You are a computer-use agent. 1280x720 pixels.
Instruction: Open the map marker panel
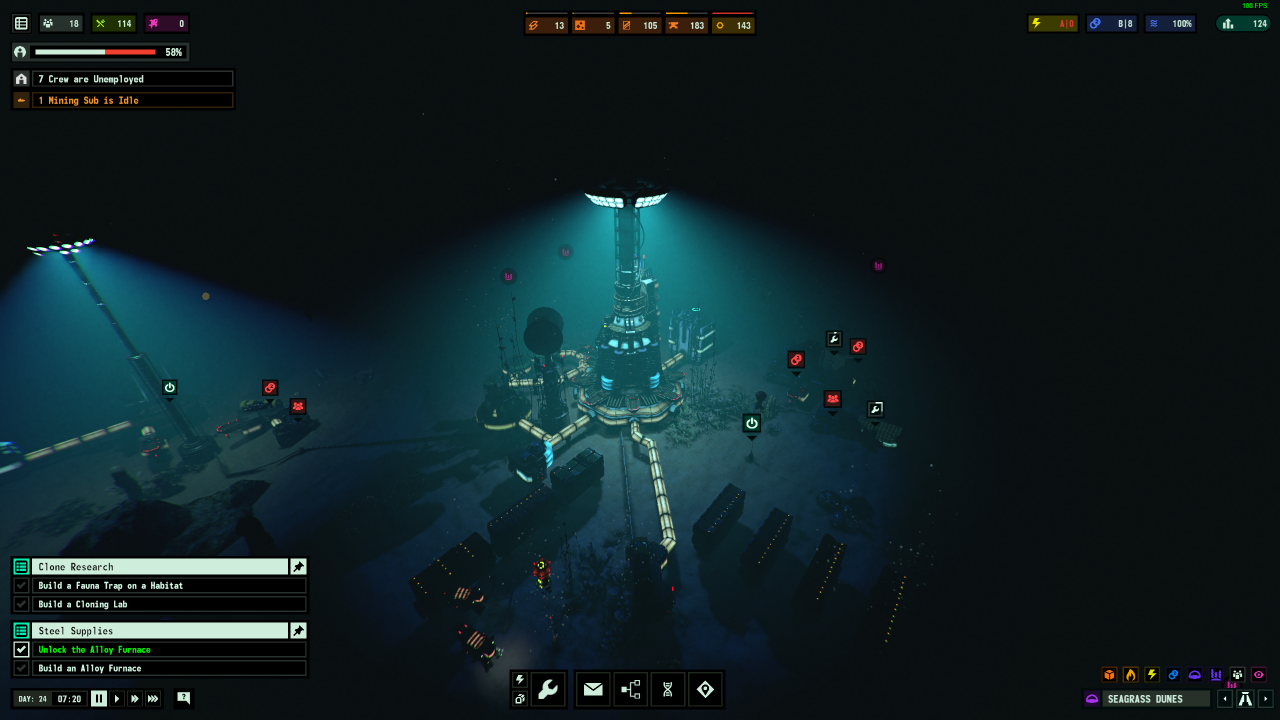705,689
